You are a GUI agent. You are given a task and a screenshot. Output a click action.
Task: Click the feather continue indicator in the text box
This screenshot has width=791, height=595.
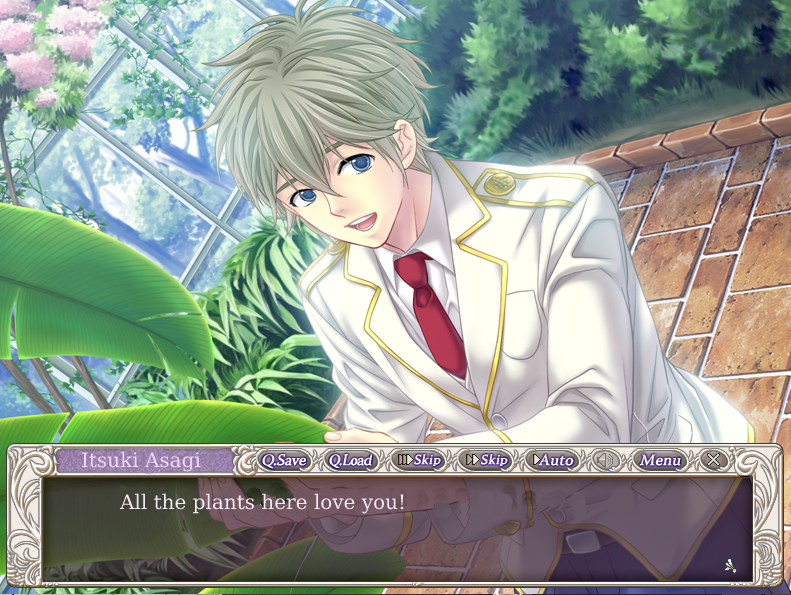tap(731, 565)
